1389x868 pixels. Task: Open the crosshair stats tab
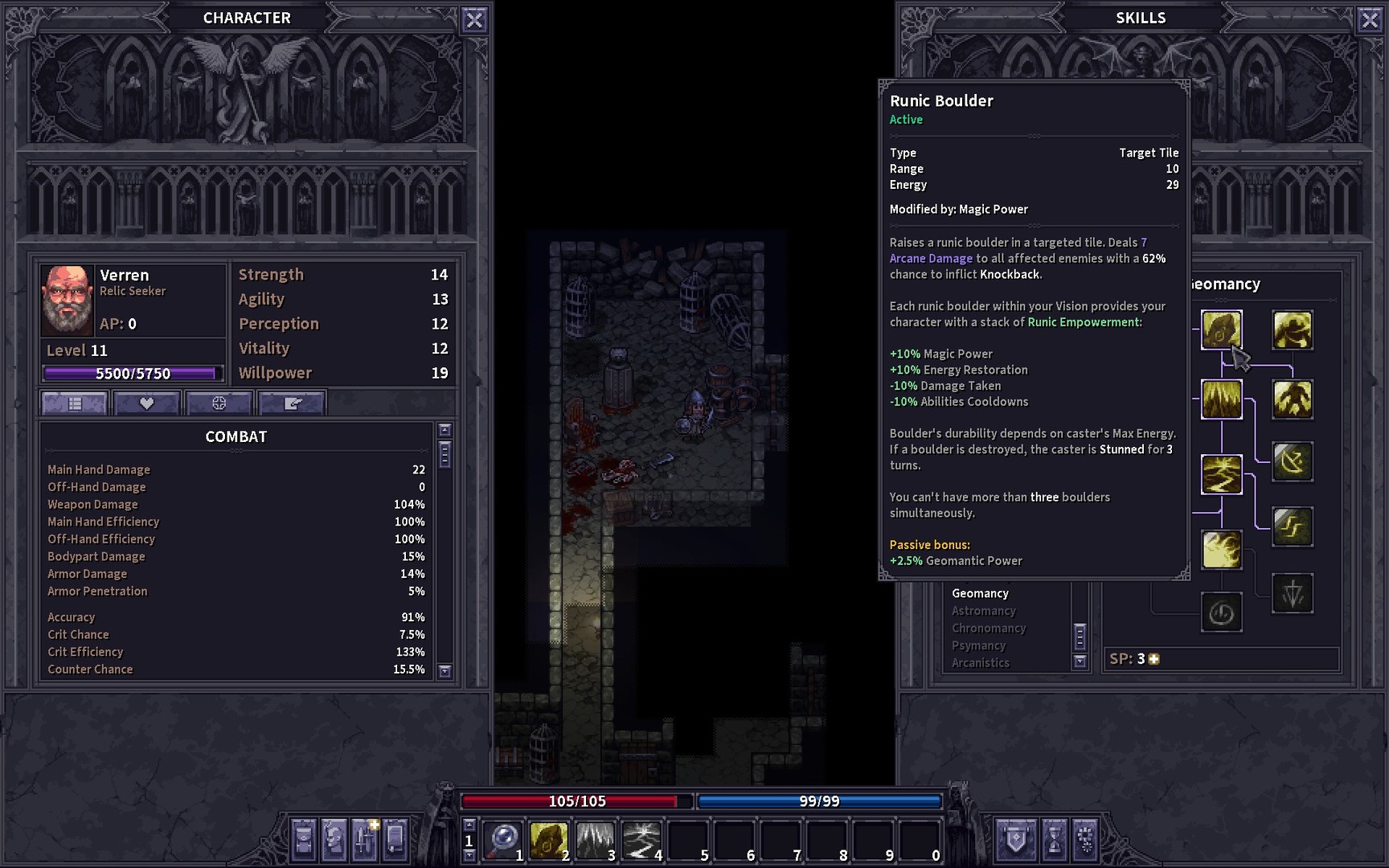[x=219, y=403]
